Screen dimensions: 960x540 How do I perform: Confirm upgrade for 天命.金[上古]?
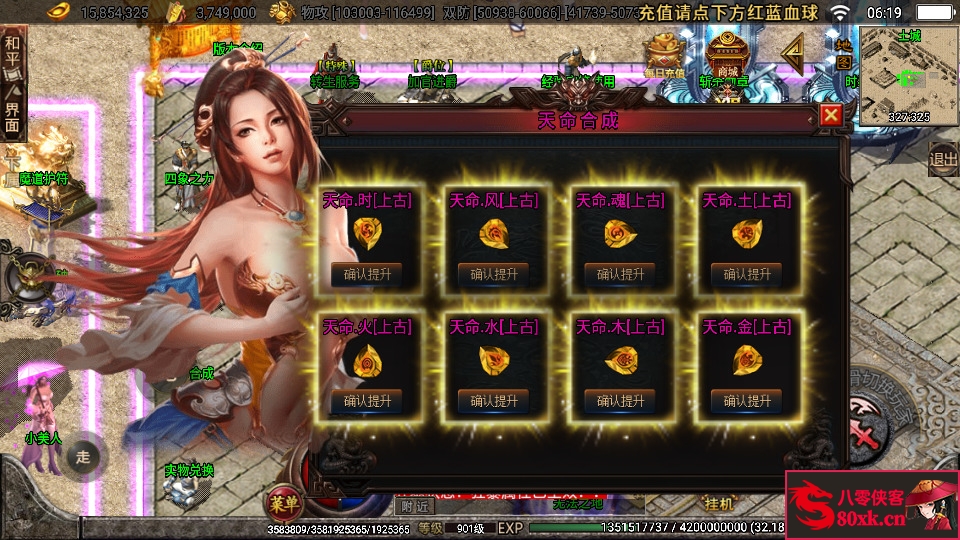point(746,401)
